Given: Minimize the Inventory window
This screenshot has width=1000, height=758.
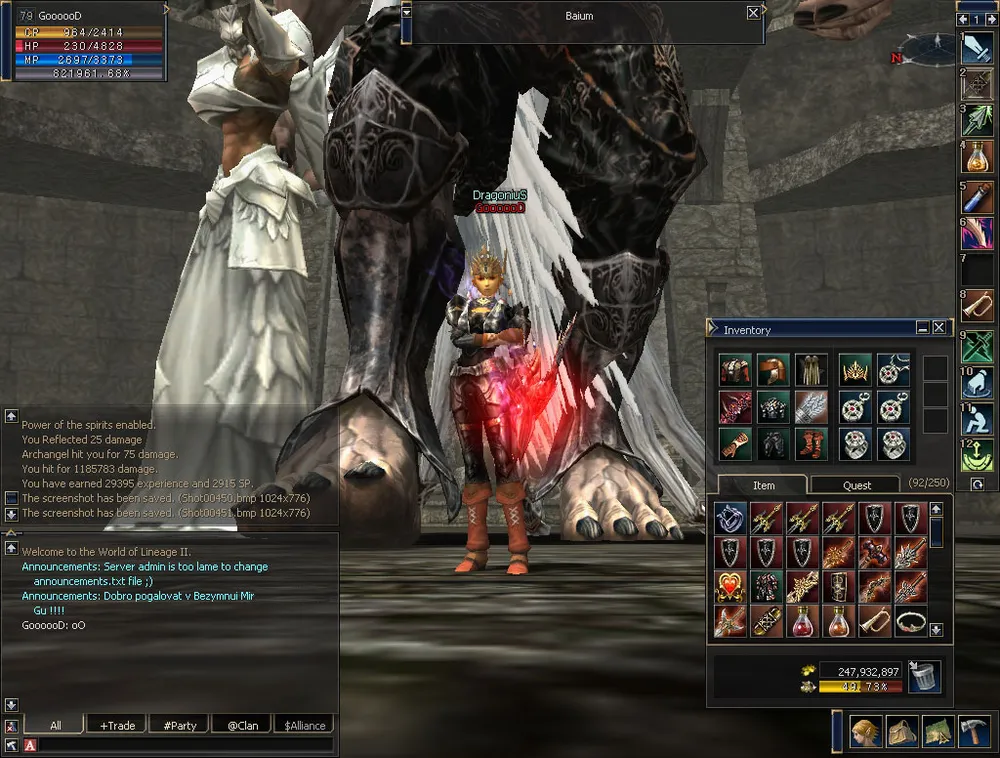Looking at the screenshot, I should [922, 327].
